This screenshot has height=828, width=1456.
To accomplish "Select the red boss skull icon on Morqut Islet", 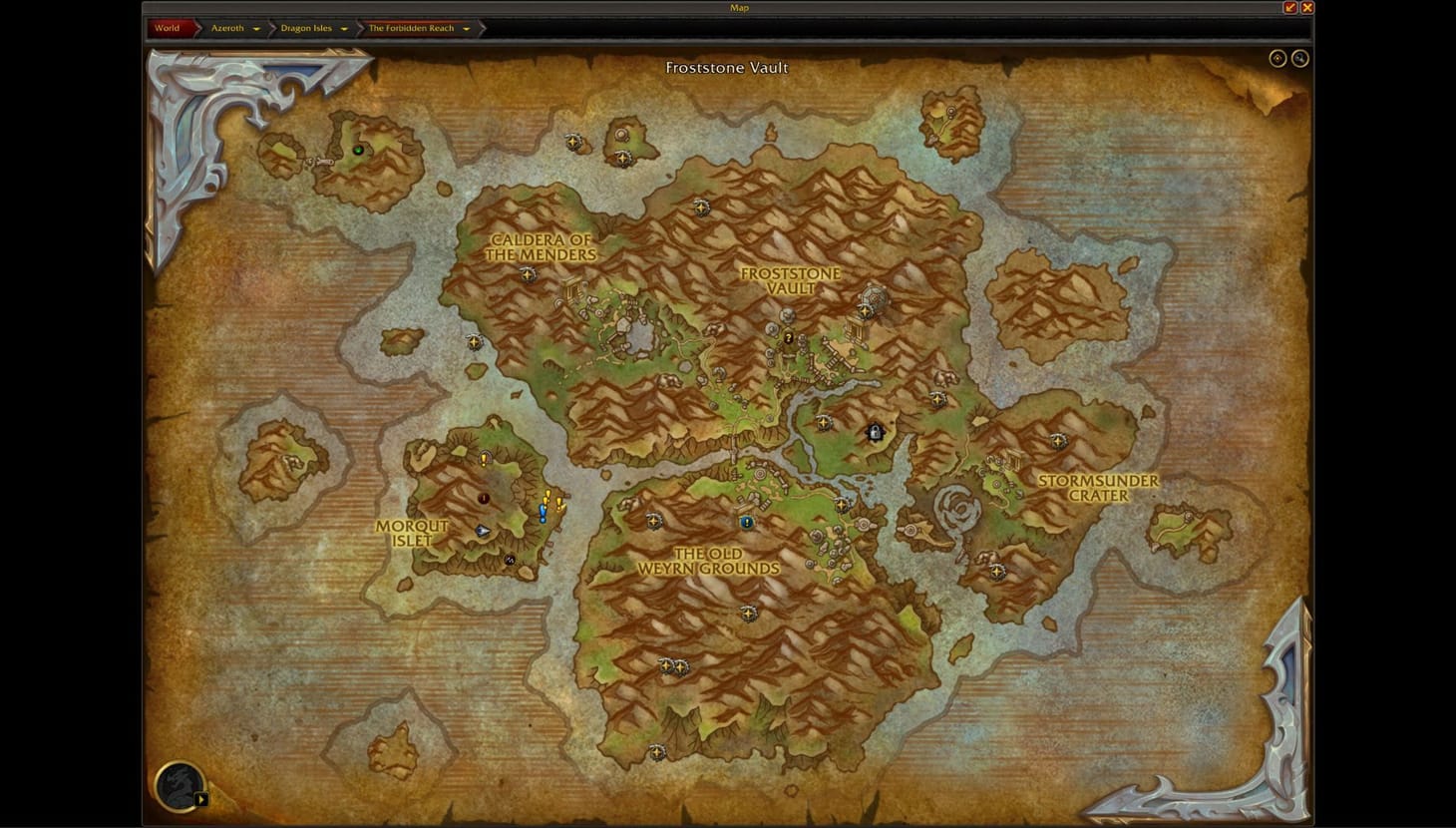I will pyautogui.click(x=484, y=498).
